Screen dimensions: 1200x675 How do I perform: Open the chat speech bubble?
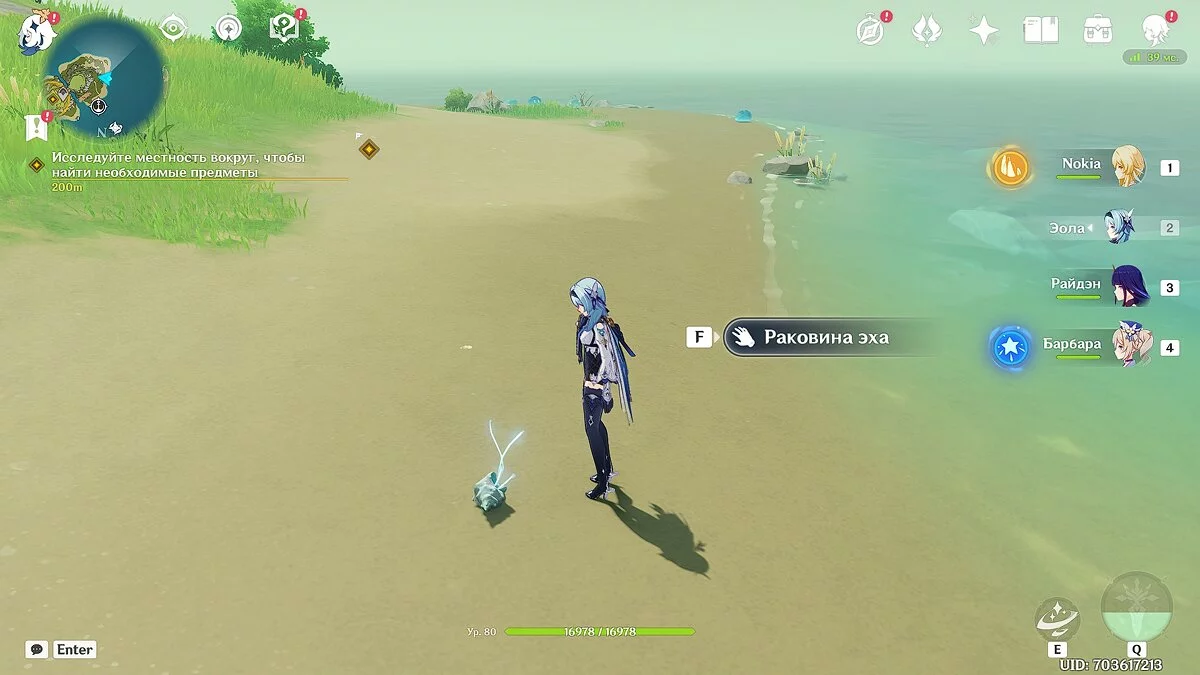click(x=37, y=649)
